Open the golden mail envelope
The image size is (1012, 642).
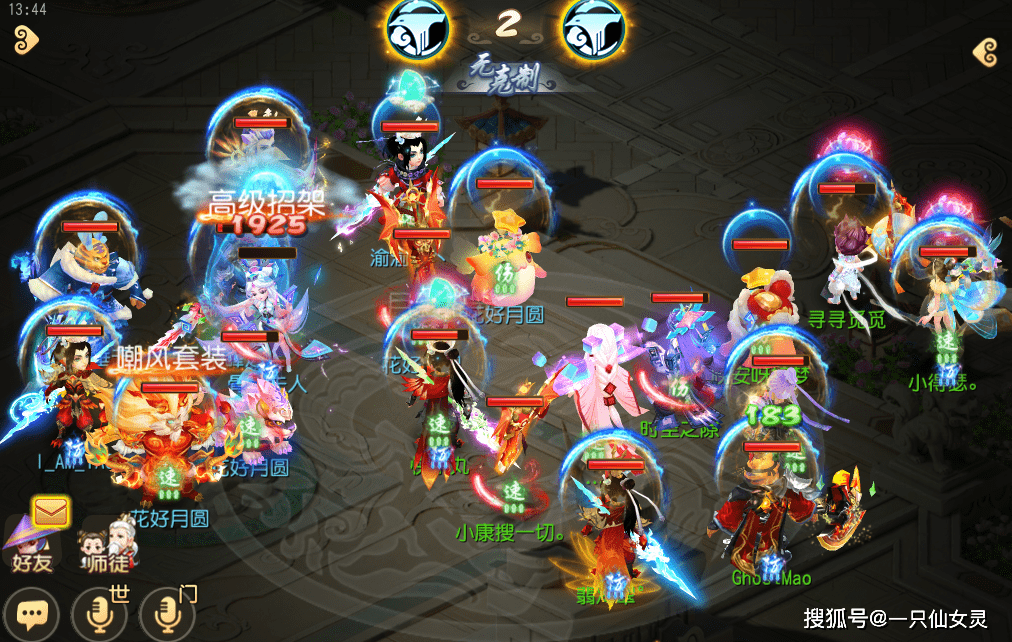(51, 512)
